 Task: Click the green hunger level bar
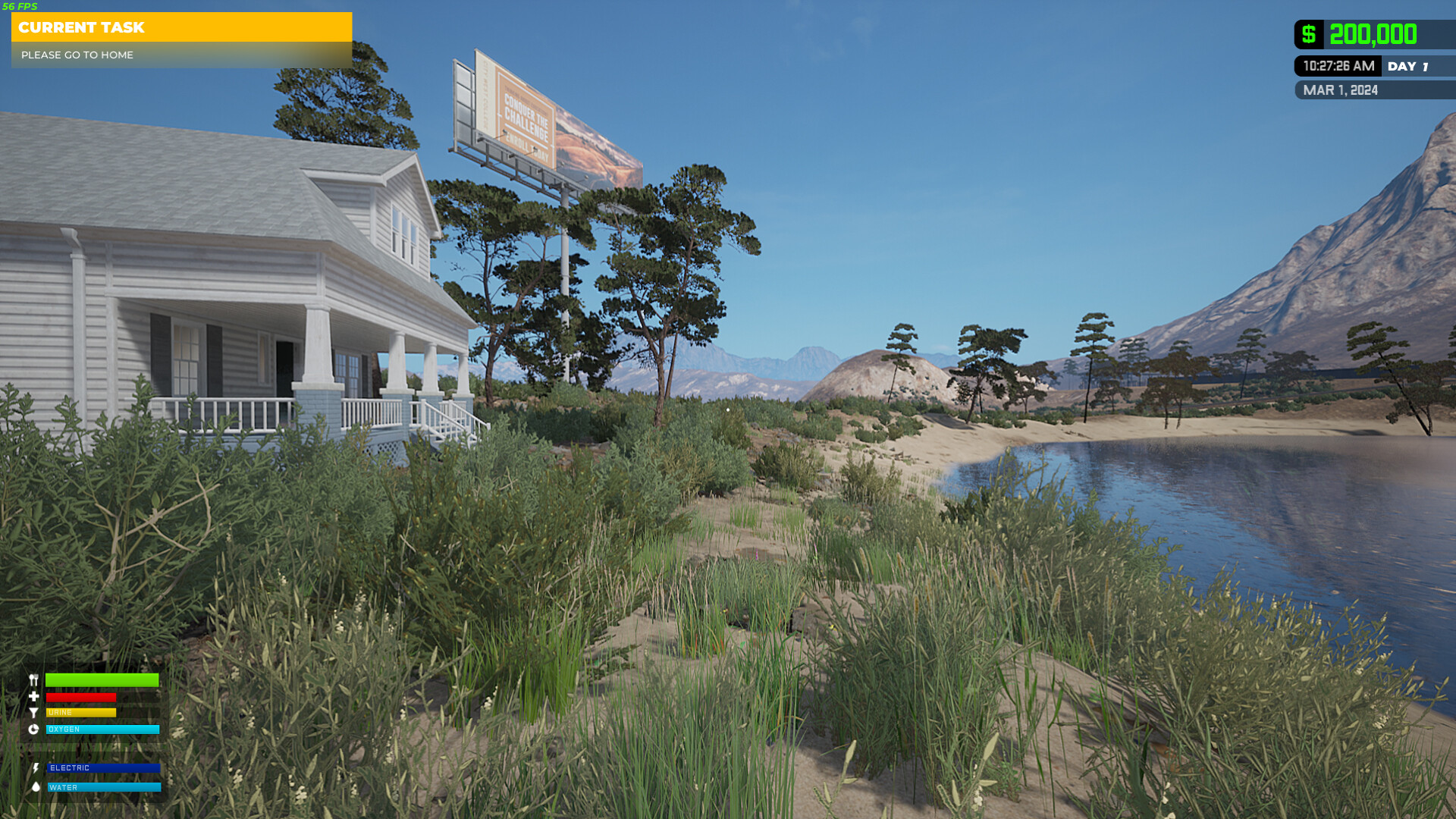click(x=102, y=680)
